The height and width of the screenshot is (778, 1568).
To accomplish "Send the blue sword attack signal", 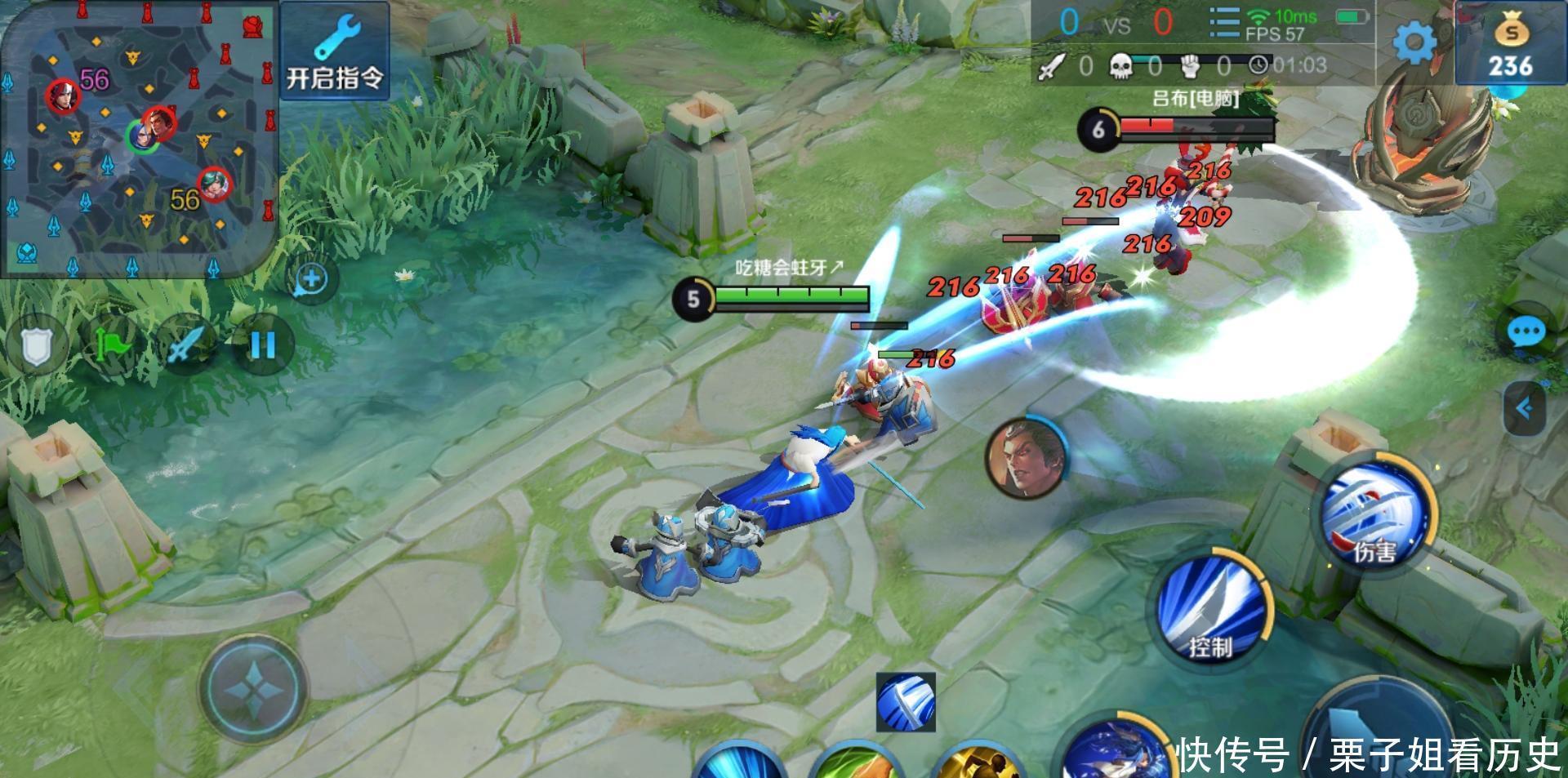I will (186, 345).
